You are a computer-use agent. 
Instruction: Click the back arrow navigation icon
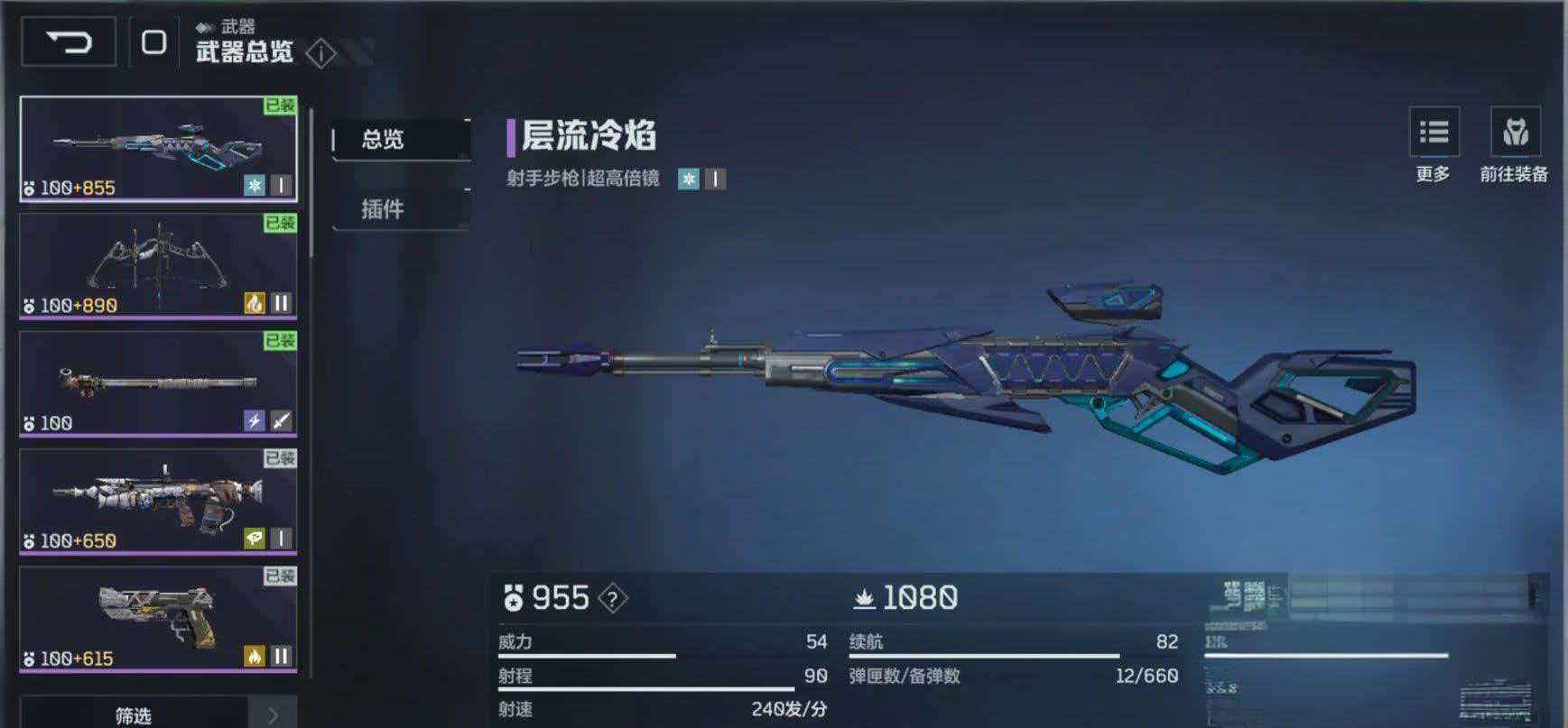click(68, 40)
